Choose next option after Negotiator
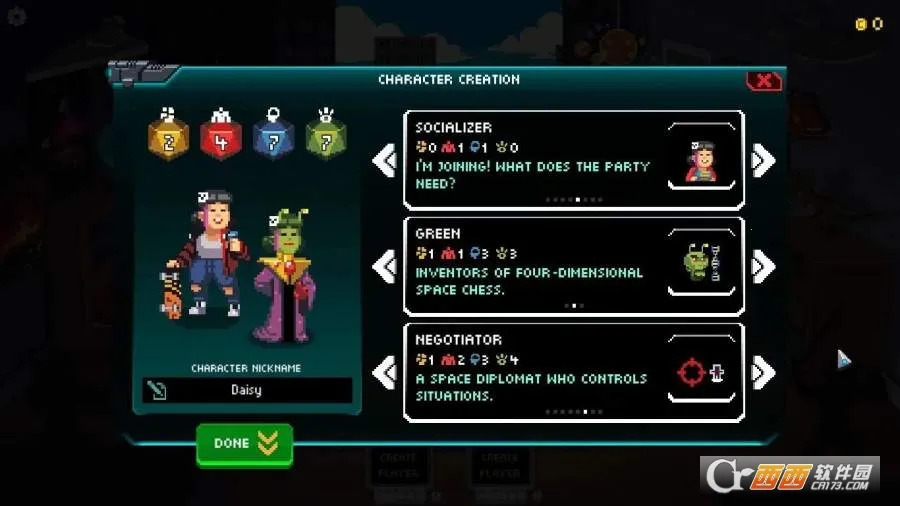 pos(763,372)
